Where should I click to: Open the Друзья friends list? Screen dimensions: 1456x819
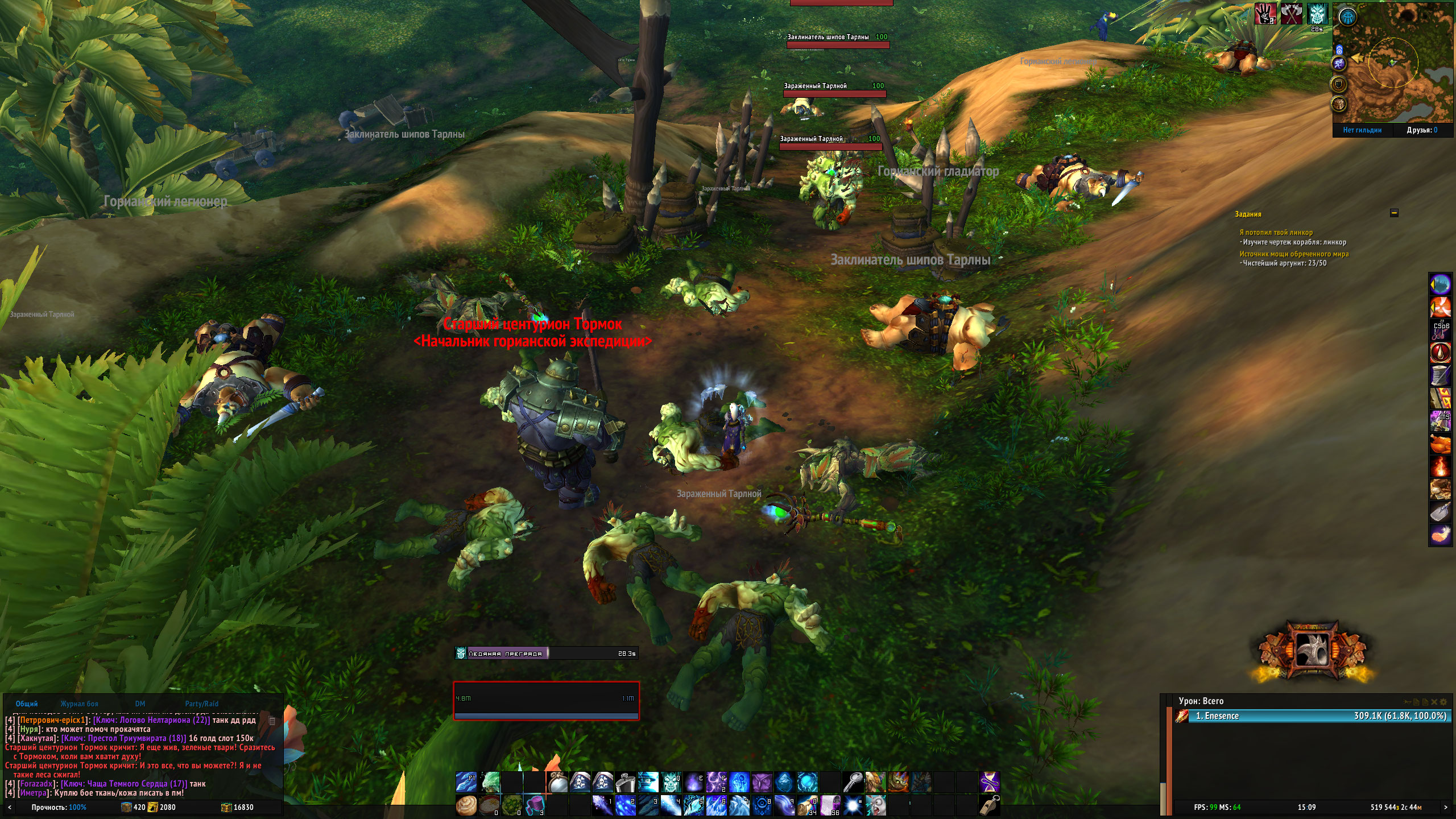1422,130
